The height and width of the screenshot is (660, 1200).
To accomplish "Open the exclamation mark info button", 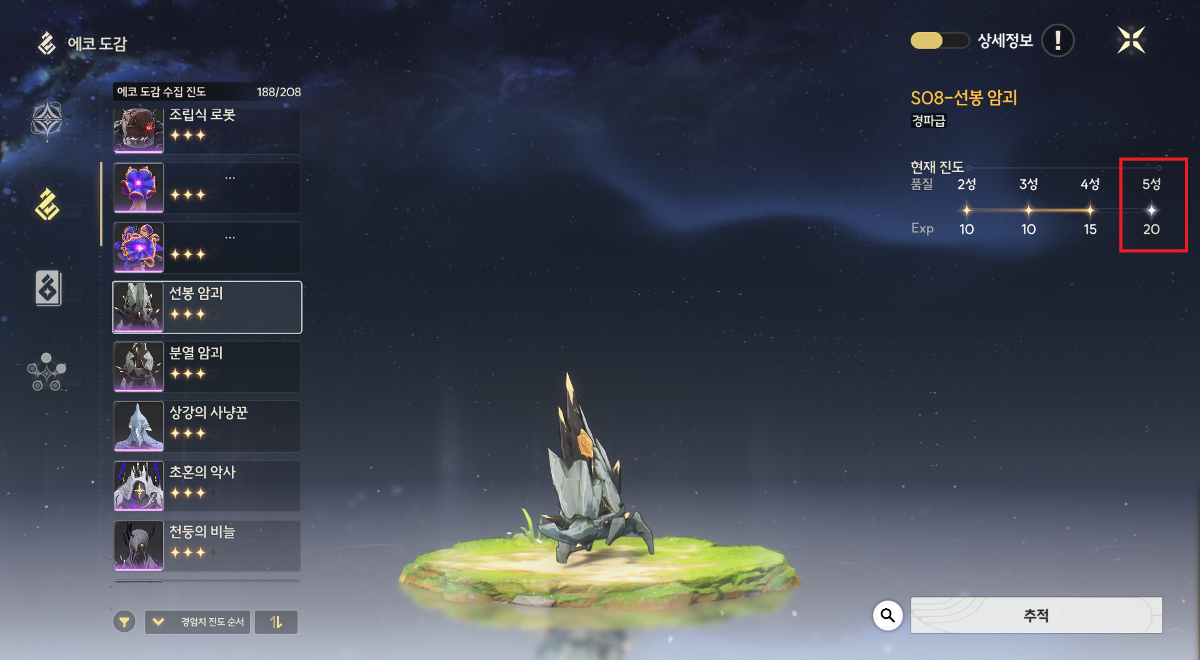I will (1058, 41).
